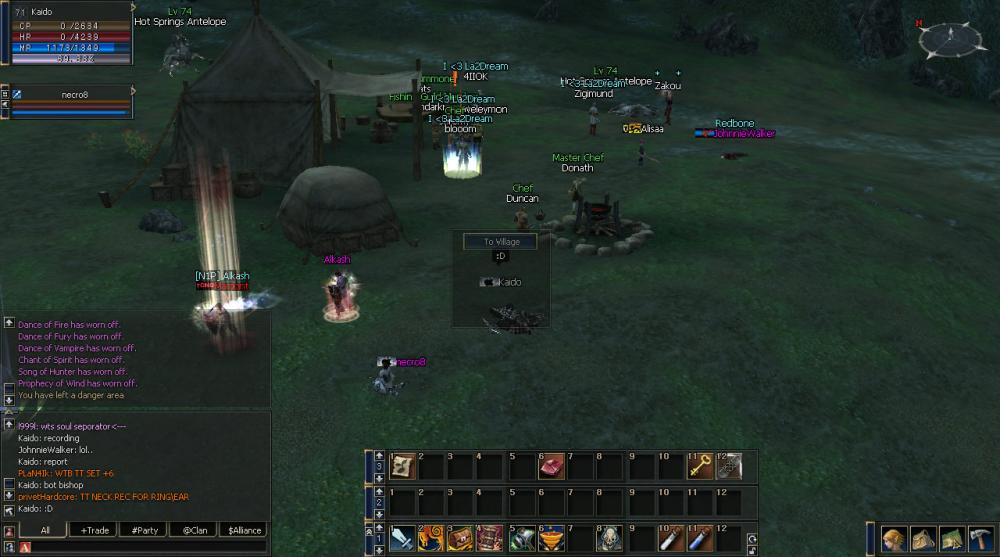1000x557 pixels.
Task: Use the golden key item shortcut
Action: 700,466
